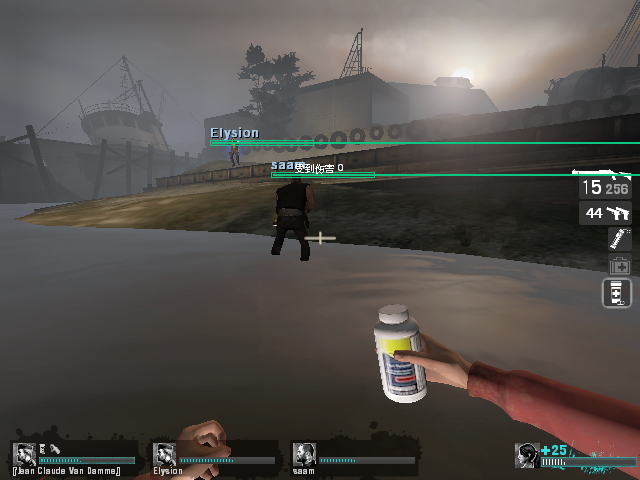The width and height of the screenshot is (640, 480).
Task: Switch to the dual pistols slot
Action: (605, 213)
